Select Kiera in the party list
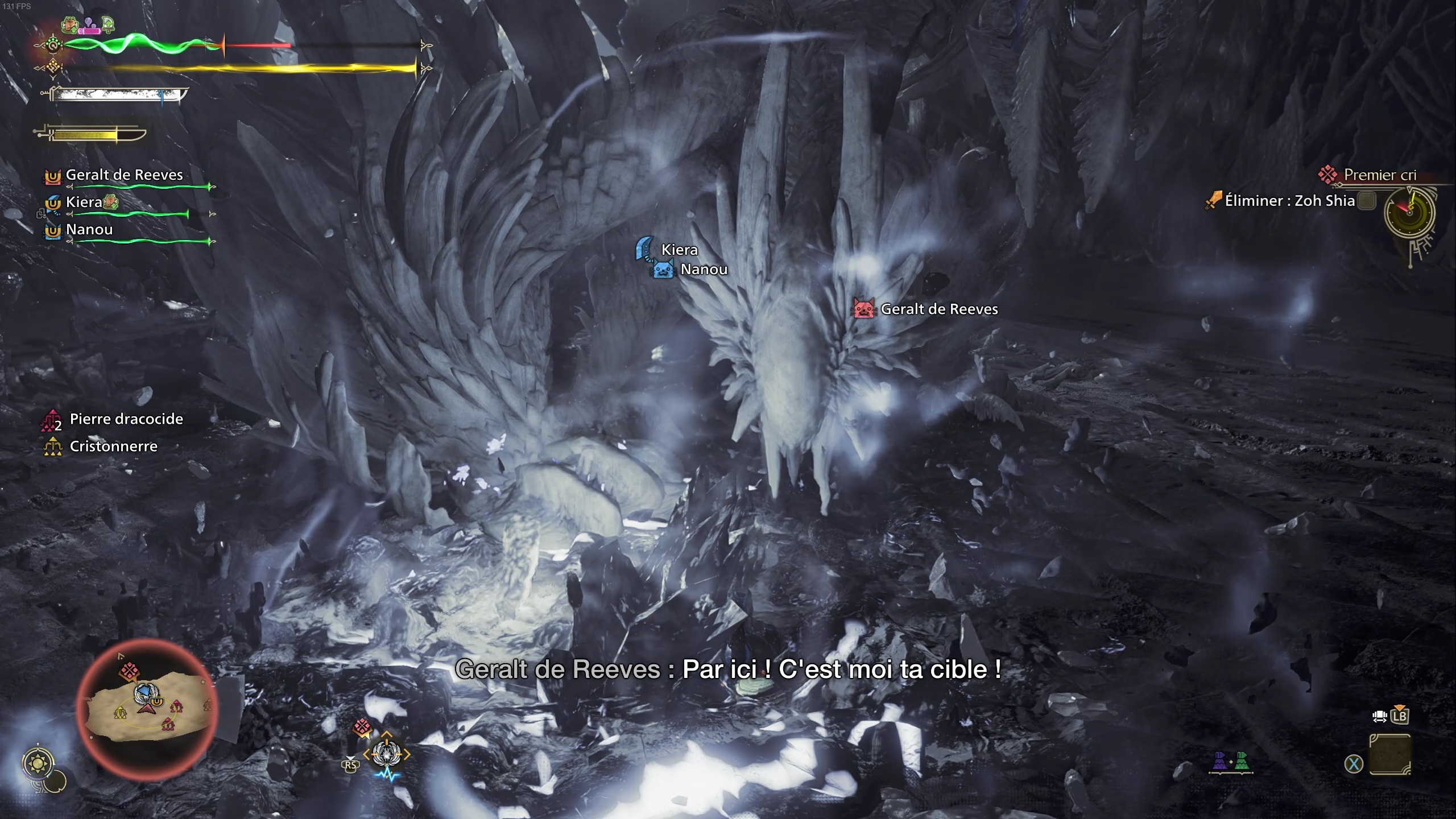Viewport: 1456px width, 819px height. coord(84,202)
